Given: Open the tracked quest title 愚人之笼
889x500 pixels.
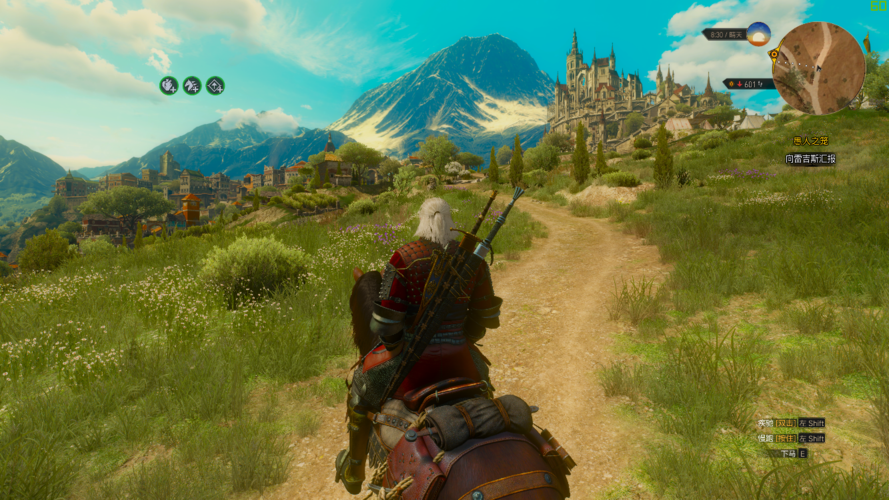Looking at the screenshot, I should click(x=811, y=141).
